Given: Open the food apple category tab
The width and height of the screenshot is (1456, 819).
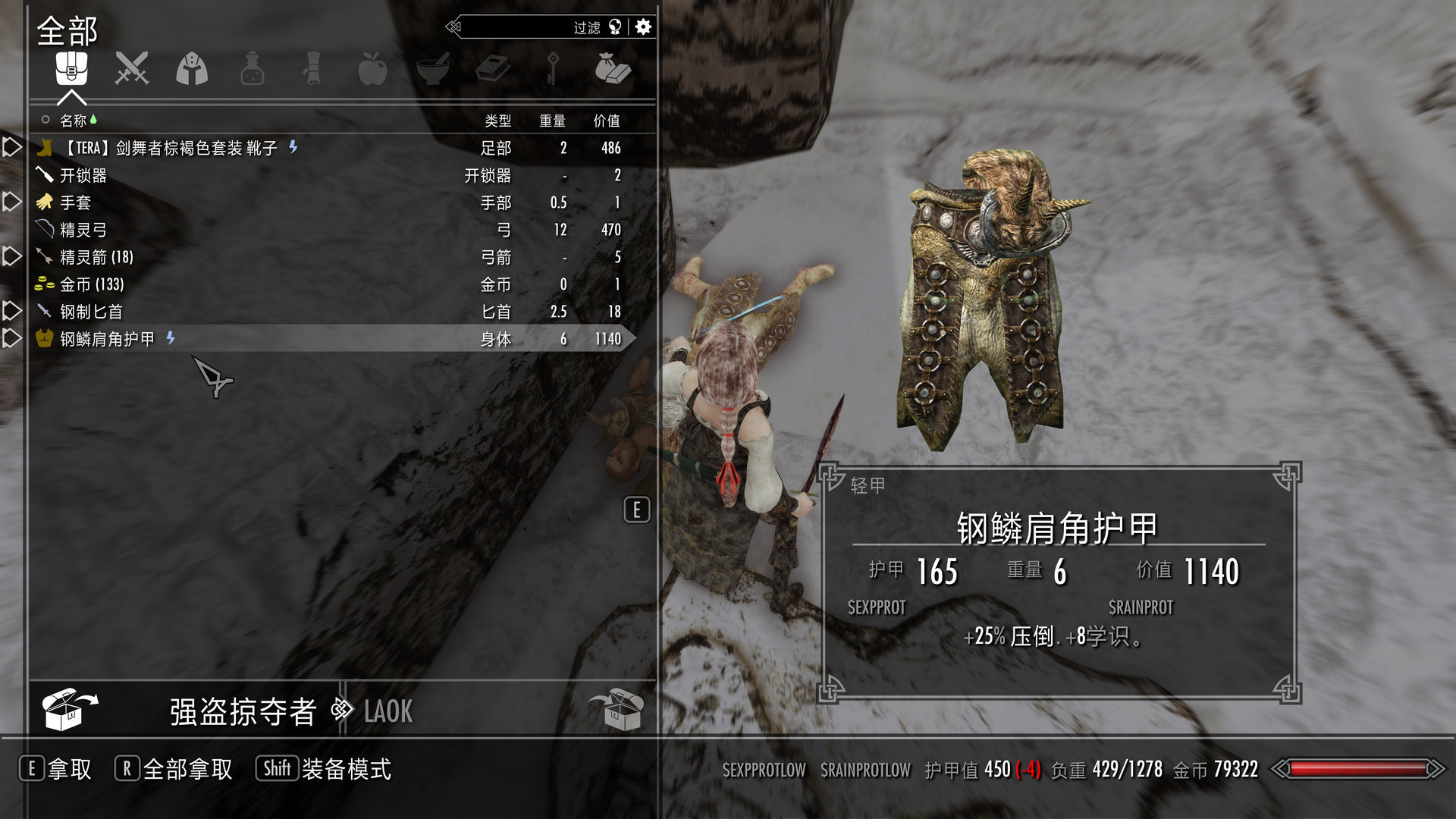Looking at the screenshot, I should (x=372, y=69).
